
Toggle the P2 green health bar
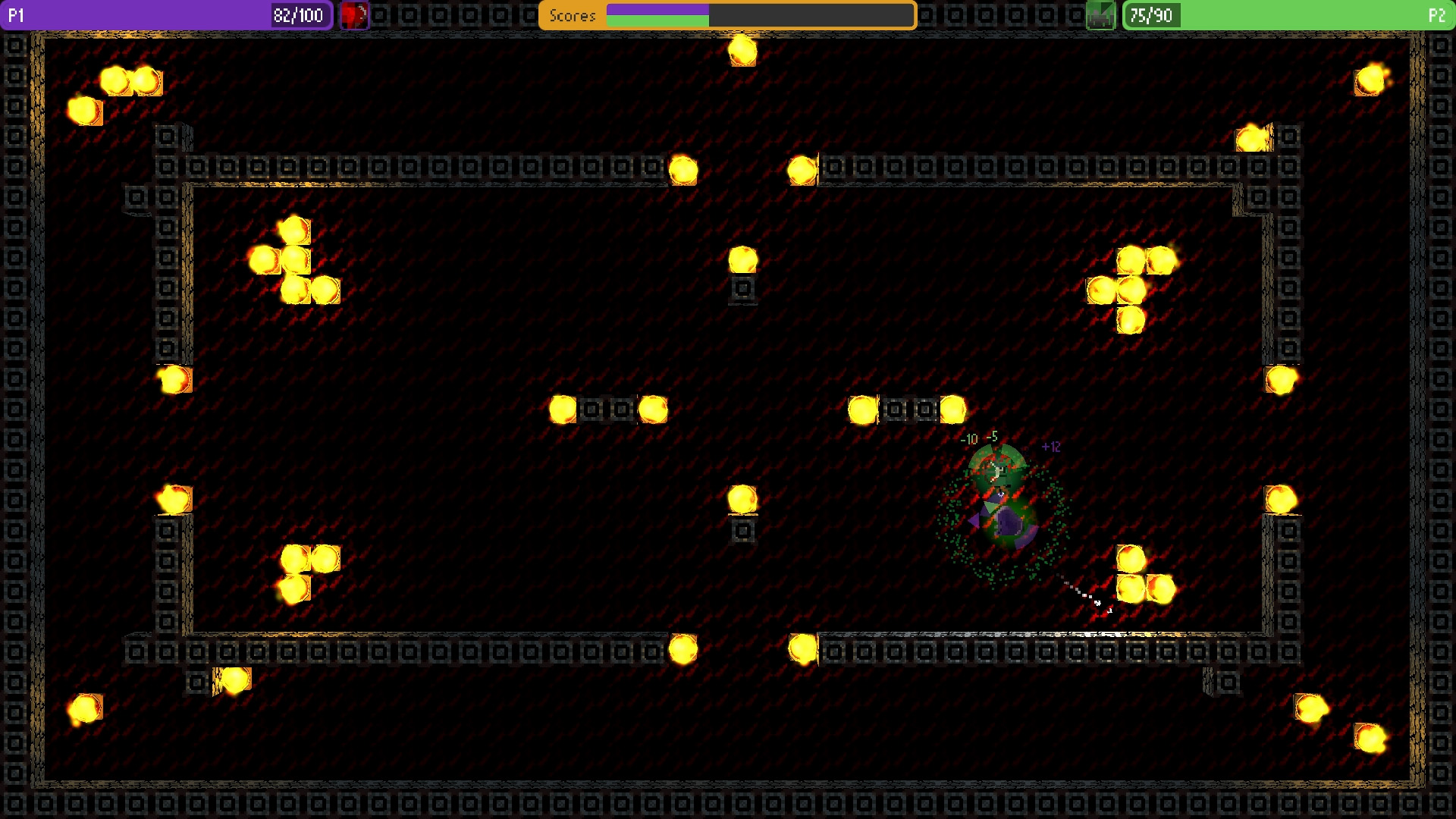(1289, 14)
